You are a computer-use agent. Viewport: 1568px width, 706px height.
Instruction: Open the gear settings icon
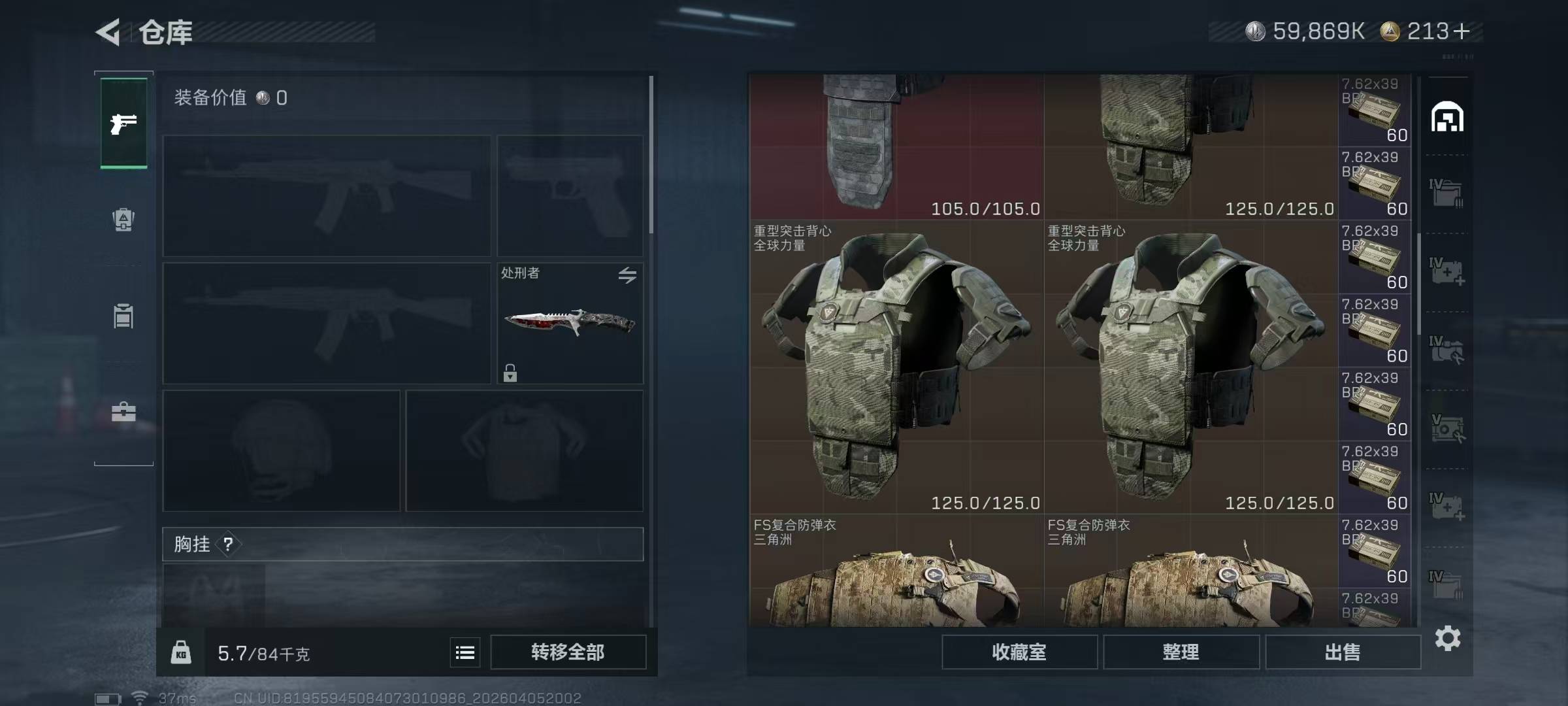(x=1448, y=638)
